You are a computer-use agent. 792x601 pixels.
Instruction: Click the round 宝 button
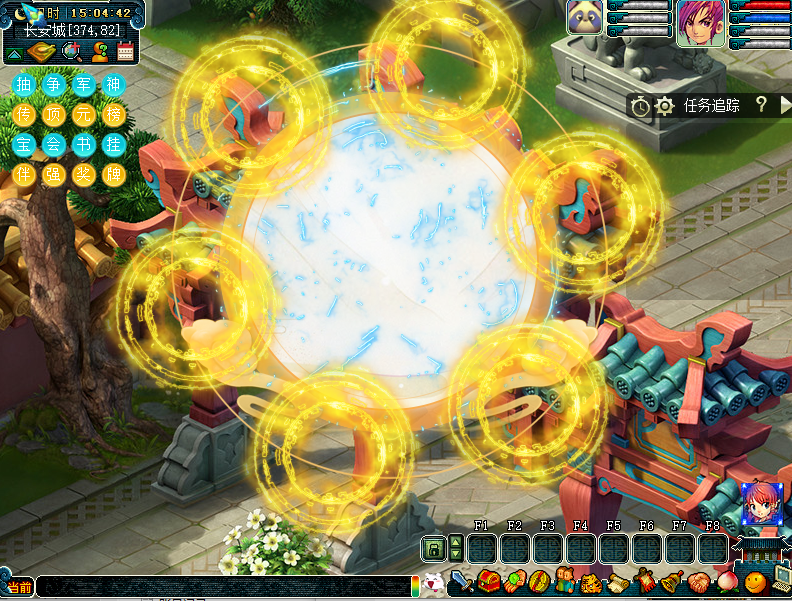[x=24, y=145]
